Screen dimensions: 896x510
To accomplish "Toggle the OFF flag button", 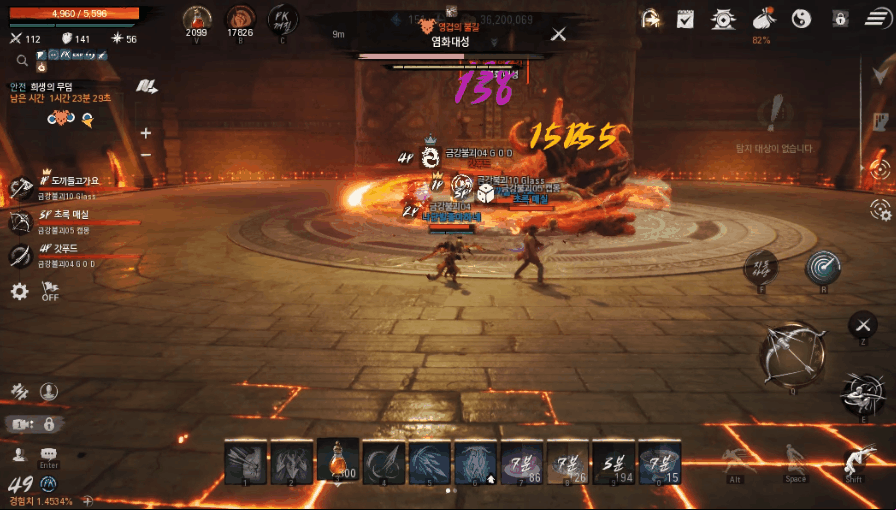I will point(50,291).
